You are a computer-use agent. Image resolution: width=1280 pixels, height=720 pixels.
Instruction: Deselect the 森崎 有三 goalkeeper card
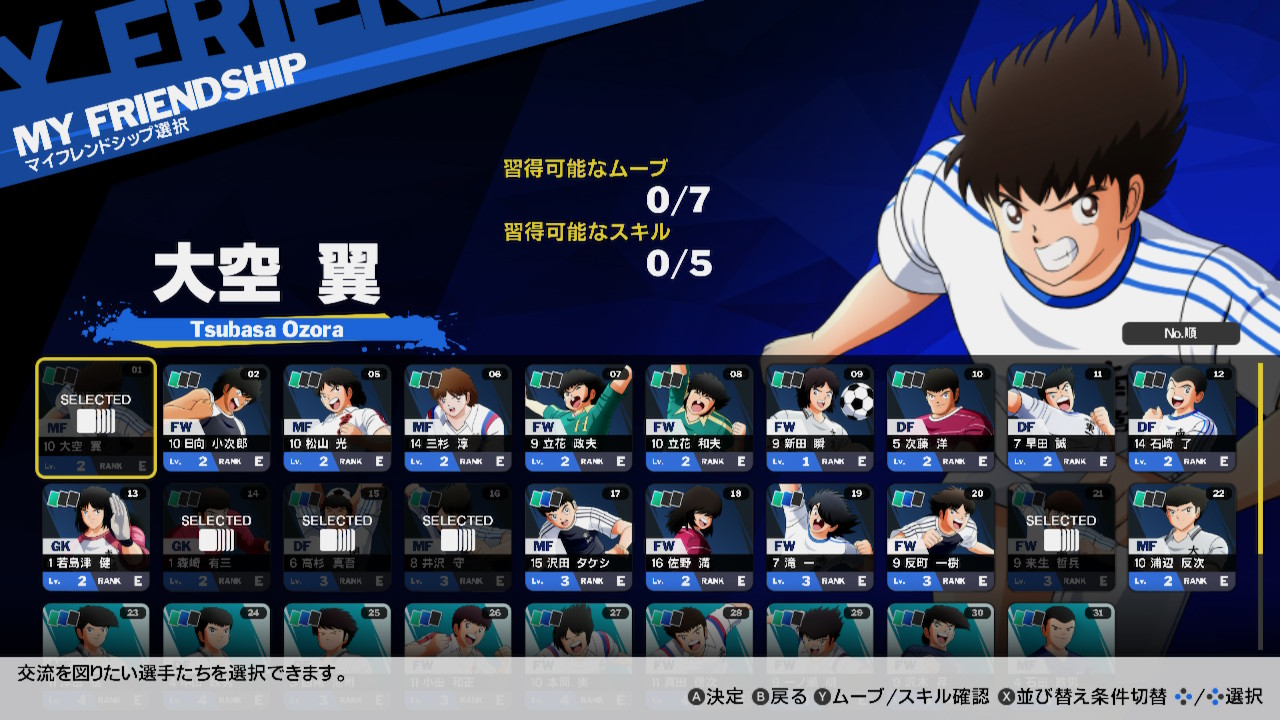click(x=217, y=538)
